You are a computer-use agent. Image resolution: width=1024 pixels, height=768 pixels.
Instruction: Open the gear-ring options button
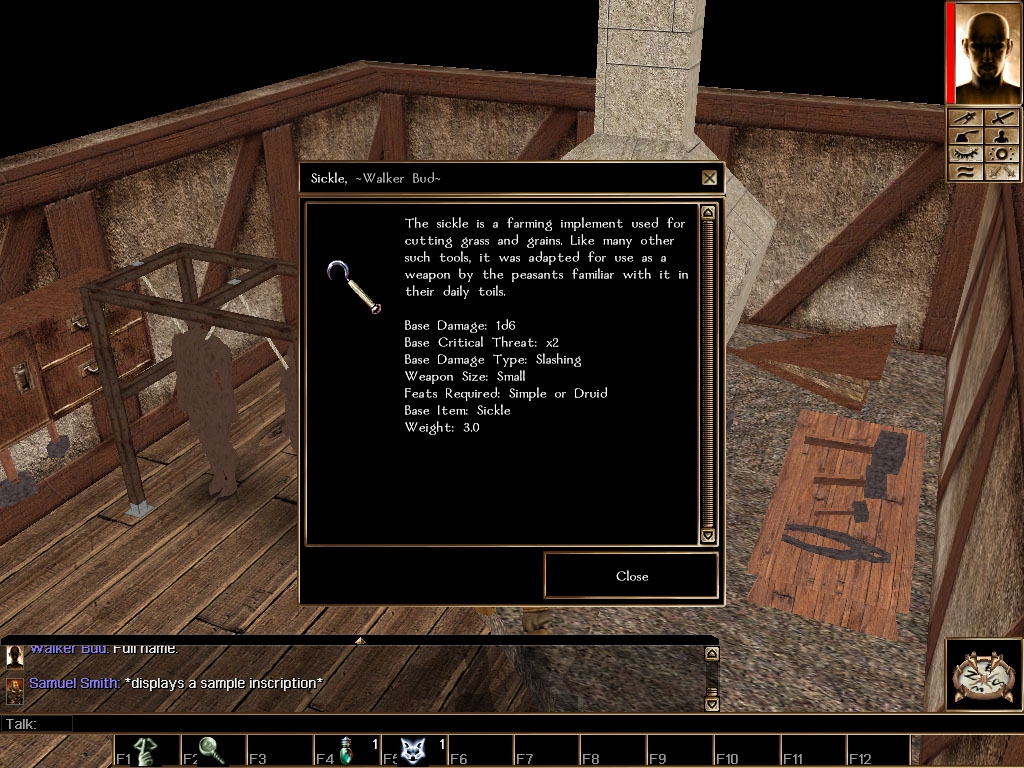point(1003,154)
